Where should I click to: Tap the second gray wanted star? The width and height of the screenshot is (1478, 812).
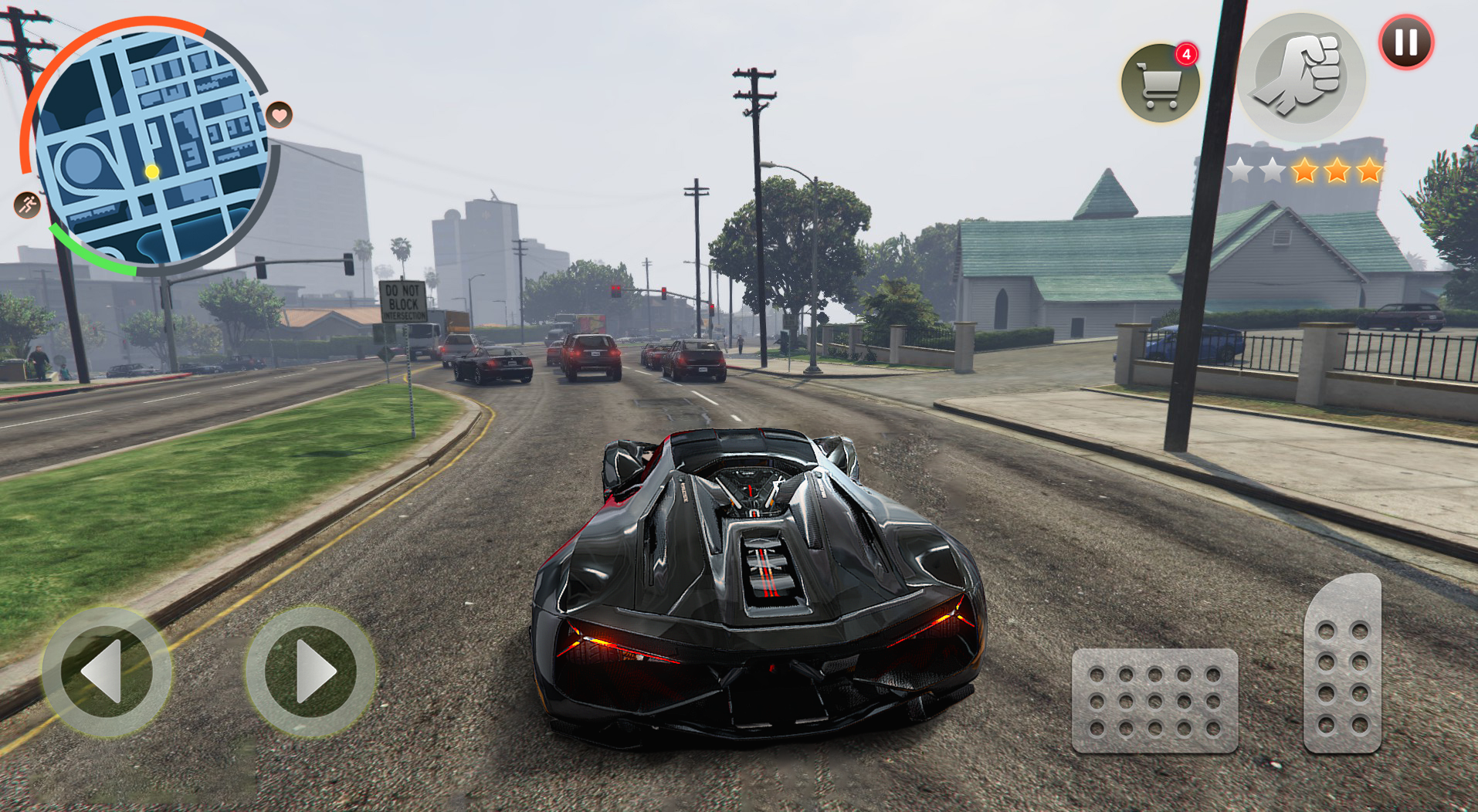pos(1273,171)
